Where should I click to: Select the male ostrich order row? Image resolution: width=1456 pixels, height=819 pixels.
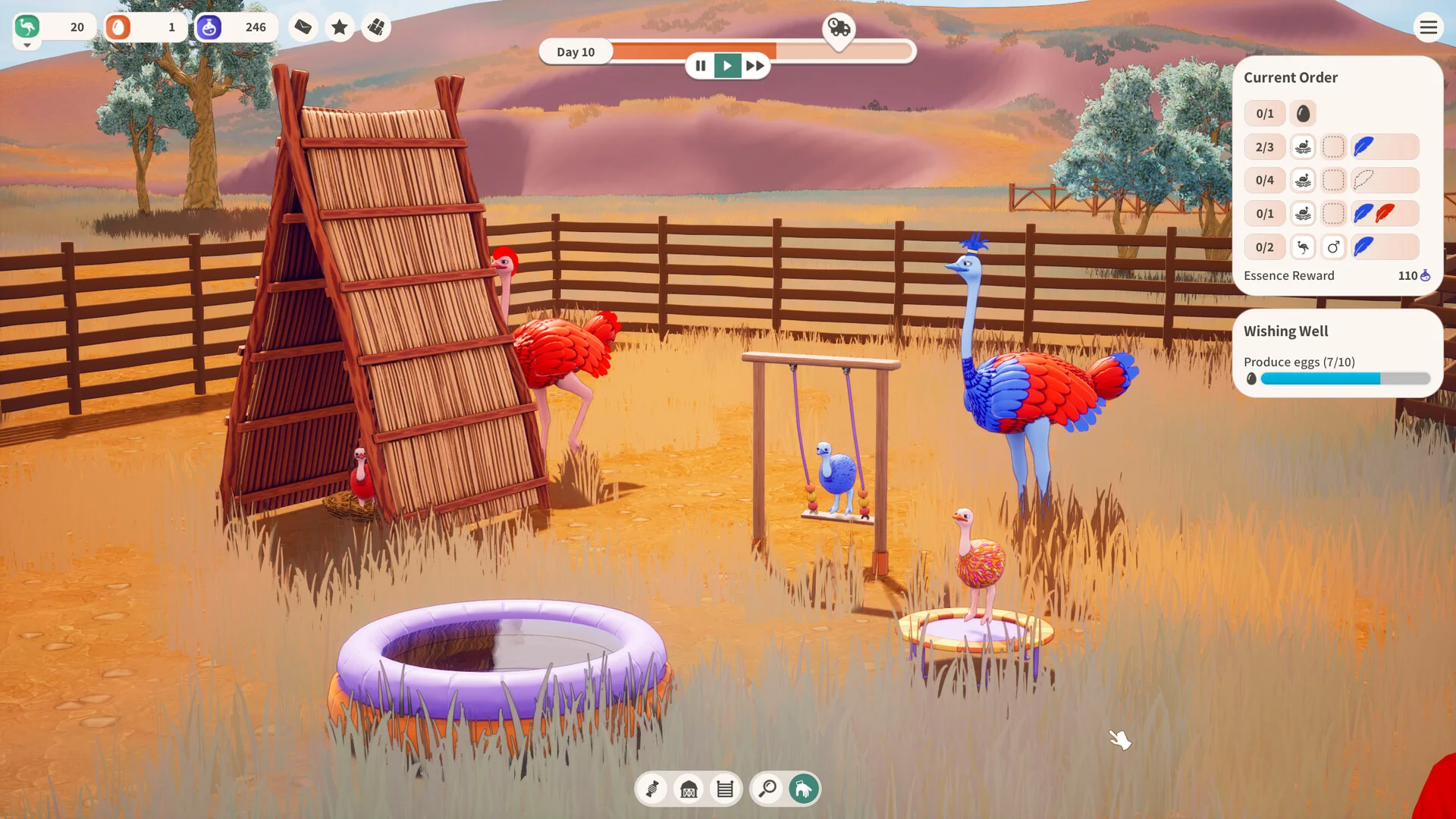(x=1332, y=247)
